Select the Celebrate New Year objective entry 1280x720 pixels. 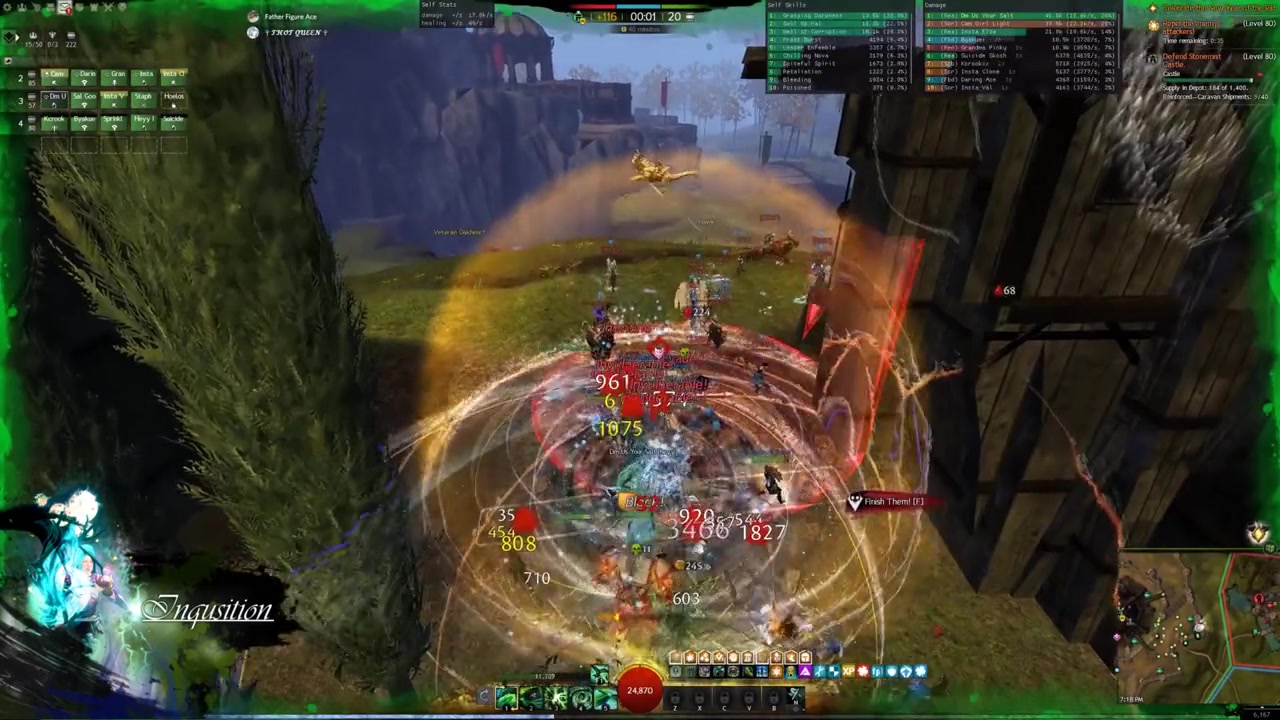point(1210,9)
